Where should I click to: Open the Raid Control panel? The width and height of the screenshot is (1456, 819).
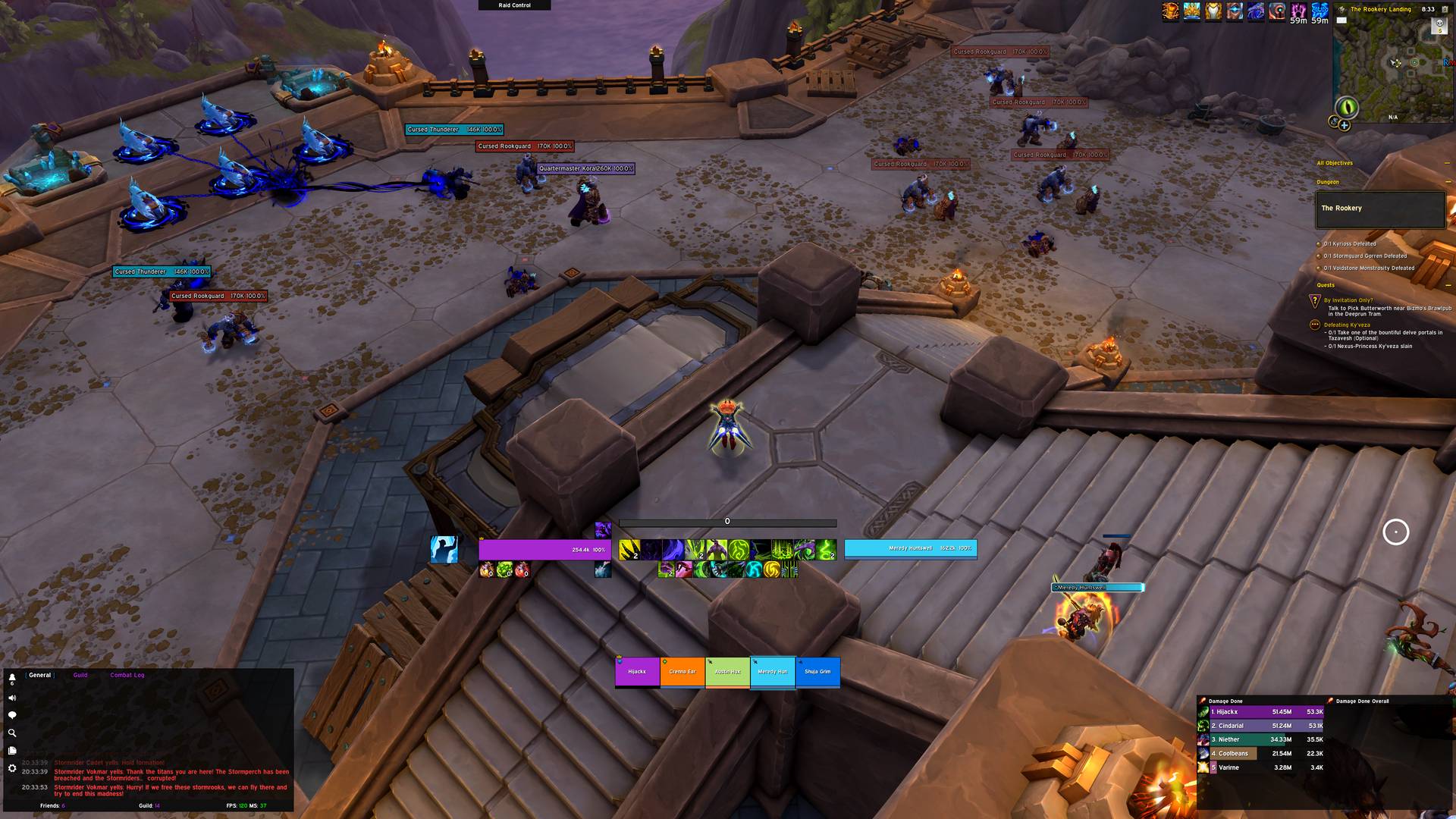514,5
